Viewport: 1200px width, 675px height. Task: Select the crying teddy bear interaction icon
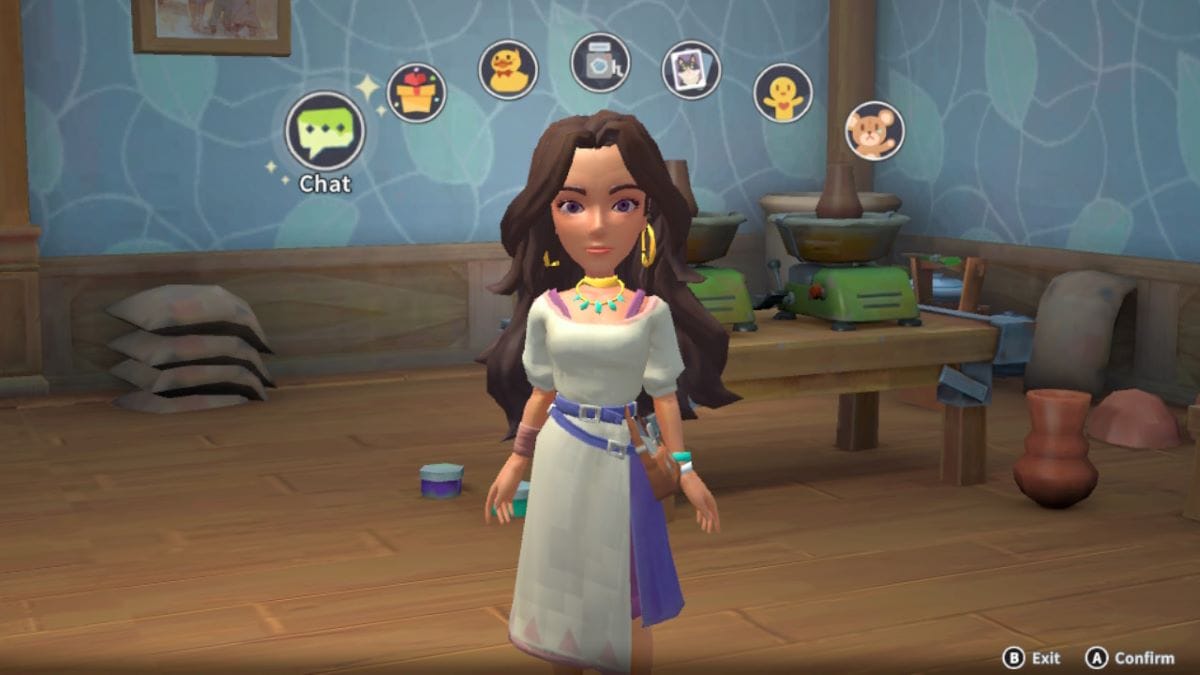click(x=874, y=131)
